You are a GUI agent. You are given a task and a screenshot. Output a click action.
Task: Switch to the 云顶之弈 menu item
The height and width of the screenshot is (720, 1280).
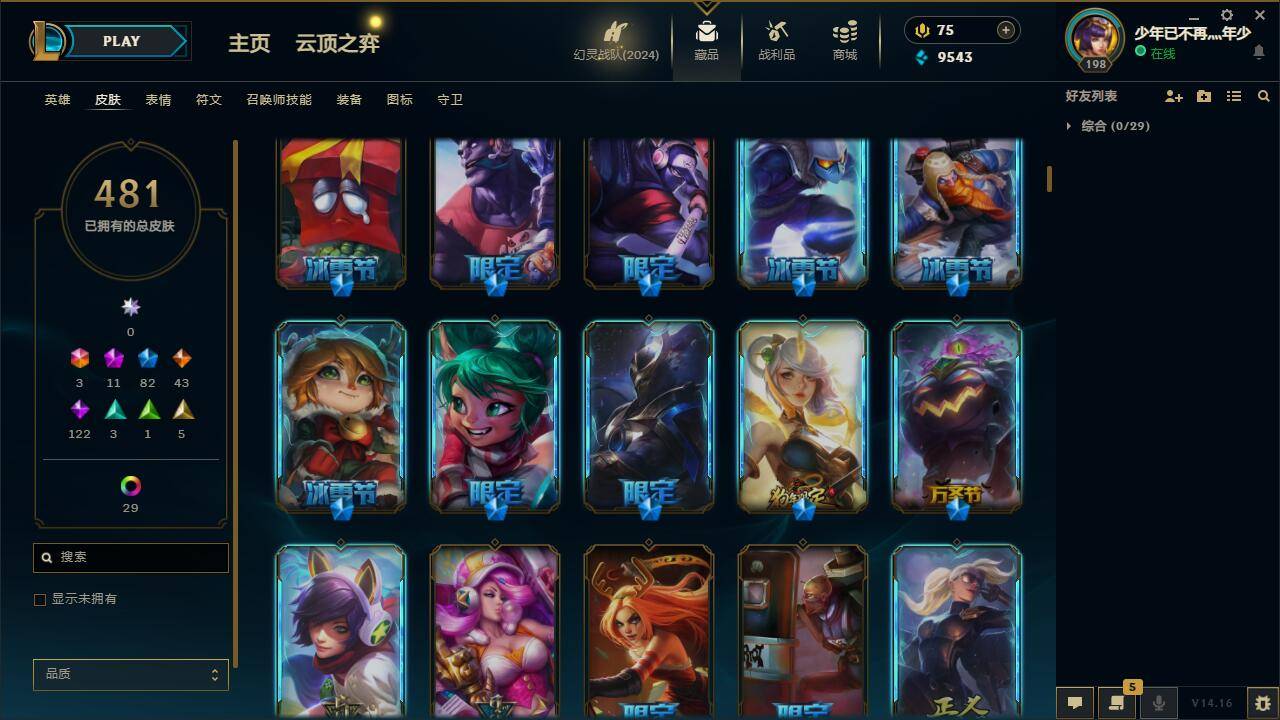pos(335,44)
